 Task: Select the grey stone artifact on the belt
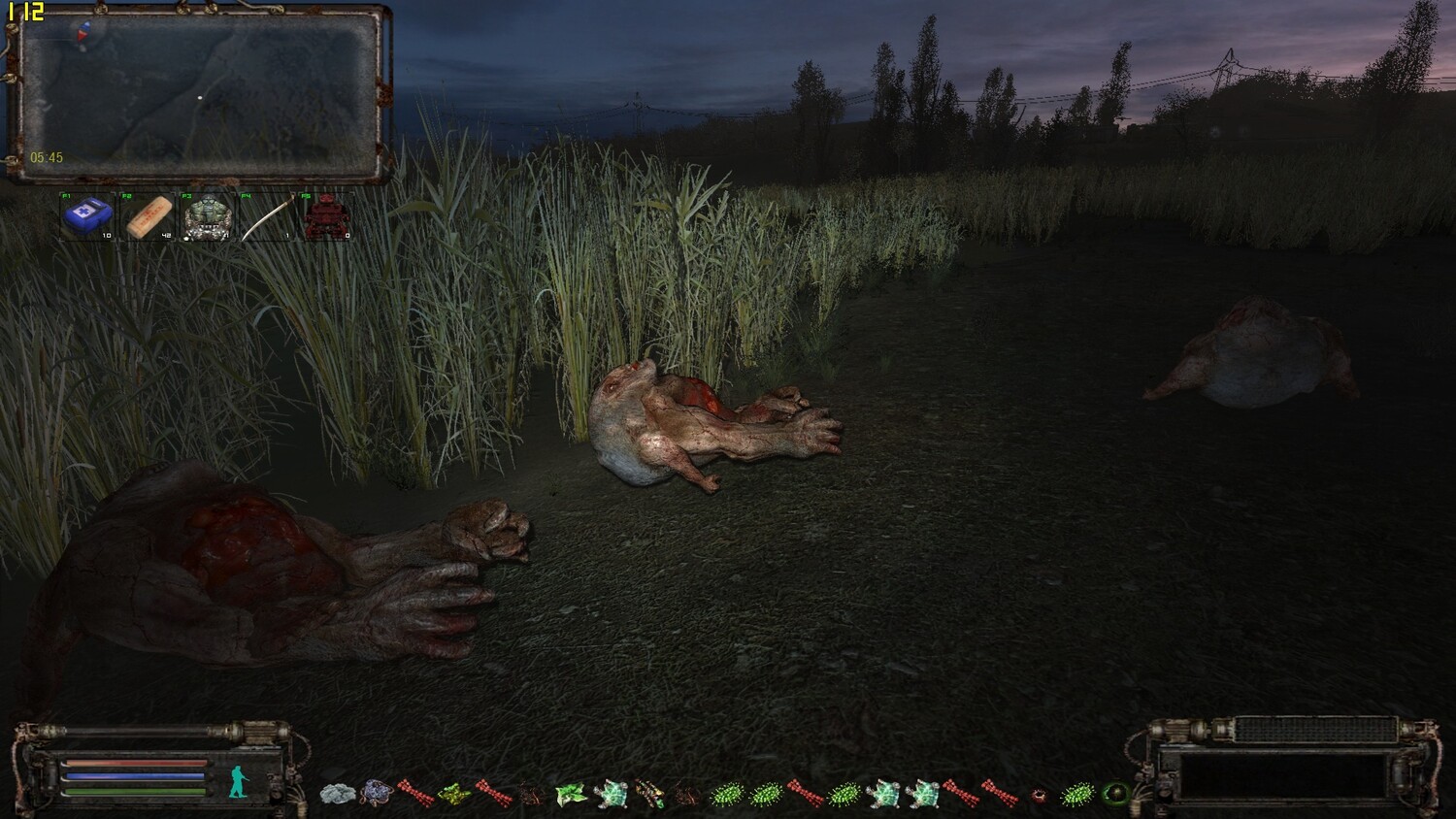tap(338, 795)
